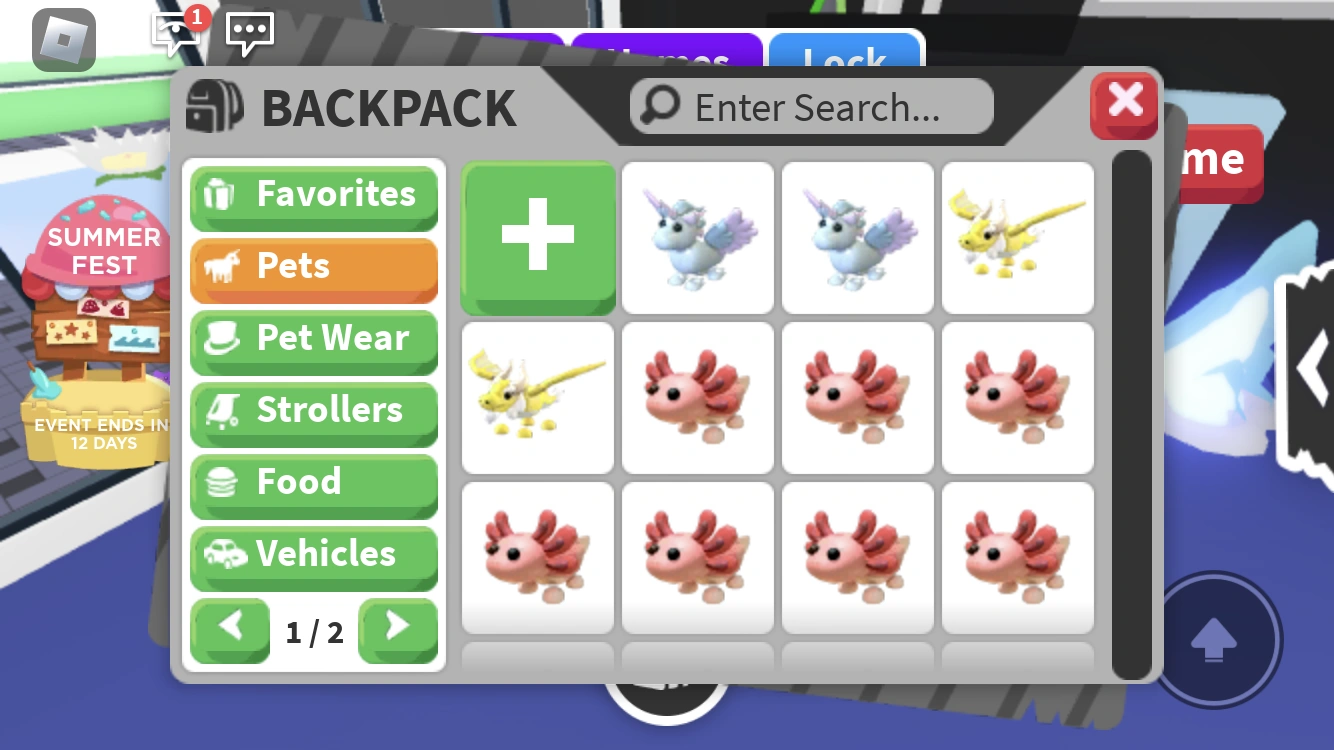Go back using the left pagination arrow

(230, 630)
